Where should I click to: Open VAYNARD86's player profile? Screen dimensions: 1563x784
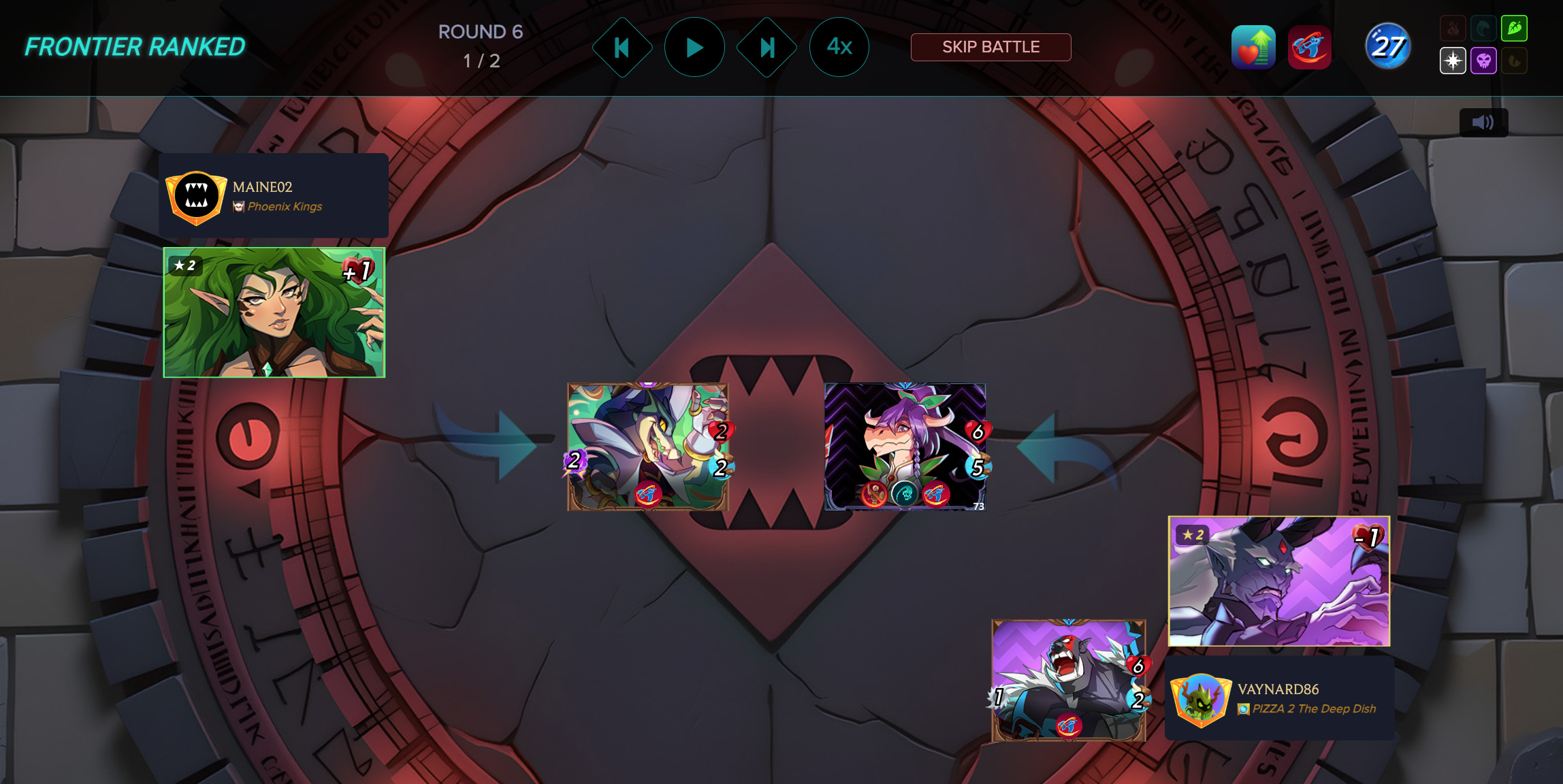[1278, 689]
